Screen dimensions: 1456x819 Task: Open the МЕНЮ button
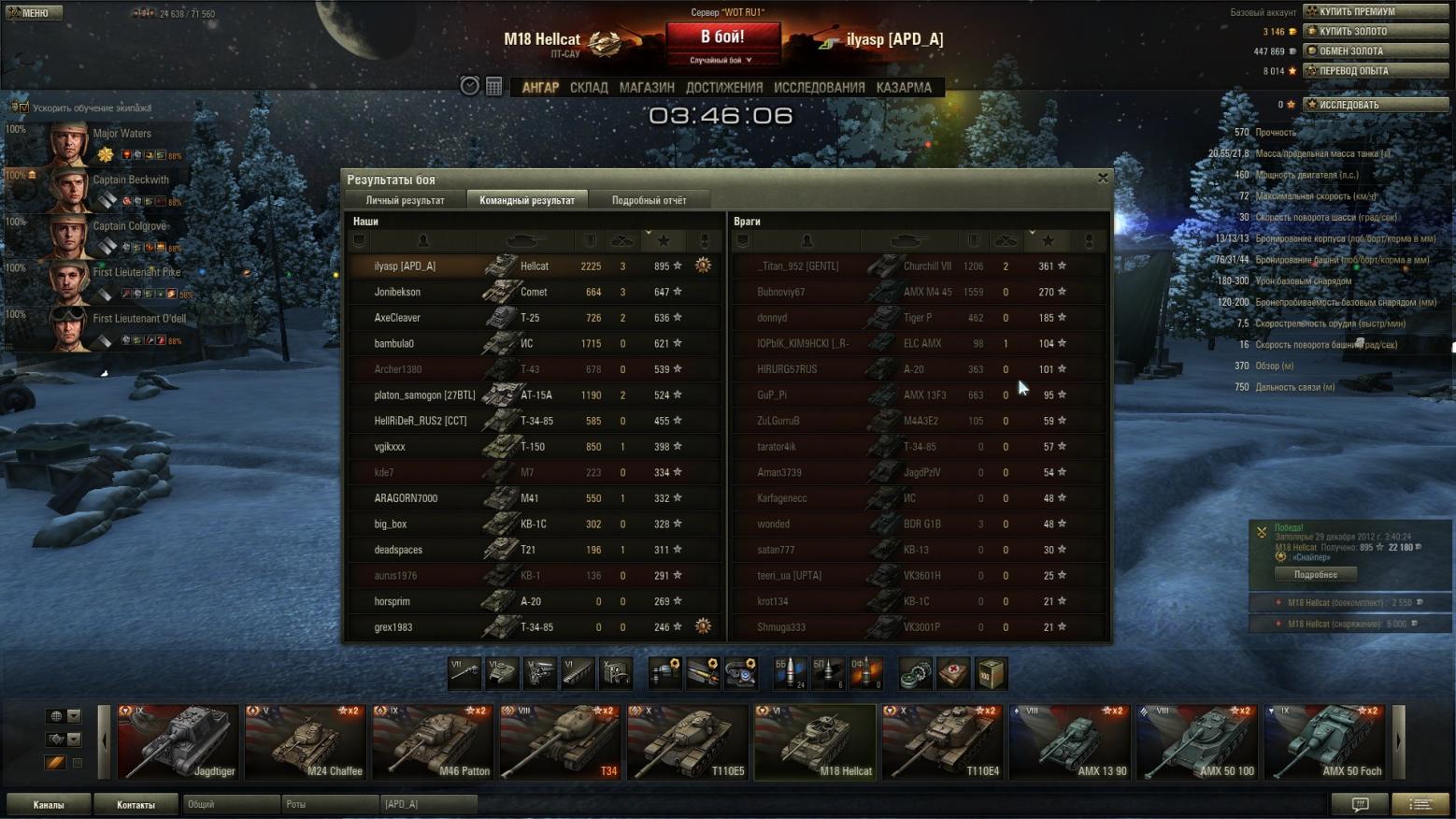point(35,12)
